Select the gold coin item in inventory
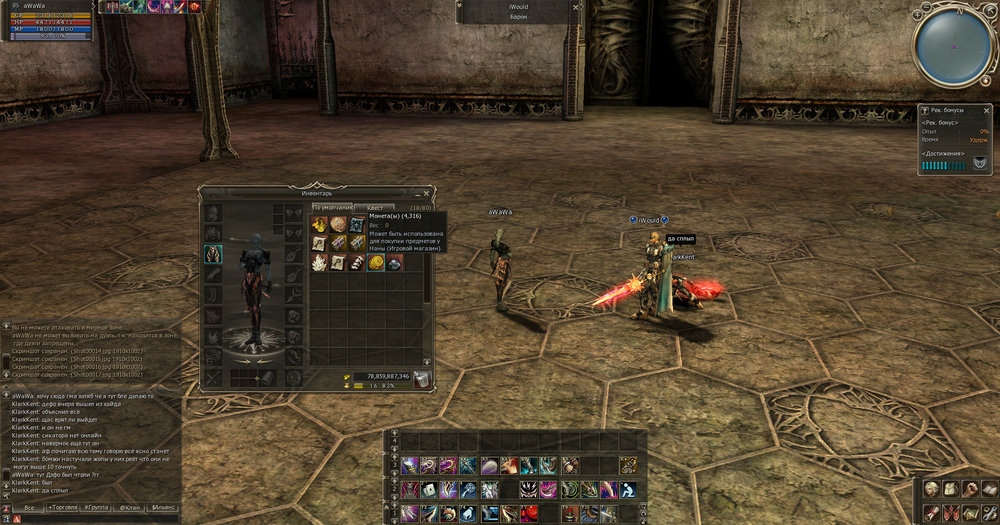The height and width of the screenshot is (525, 1000). [376, 262]
